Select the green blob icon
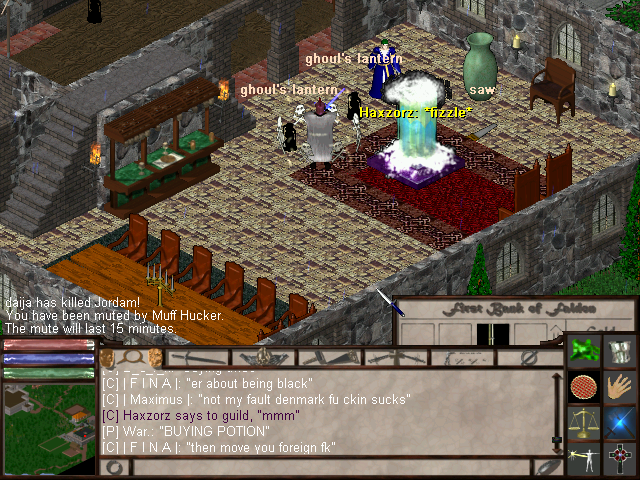This screenshot has width=640, height=480. (584, 351)
